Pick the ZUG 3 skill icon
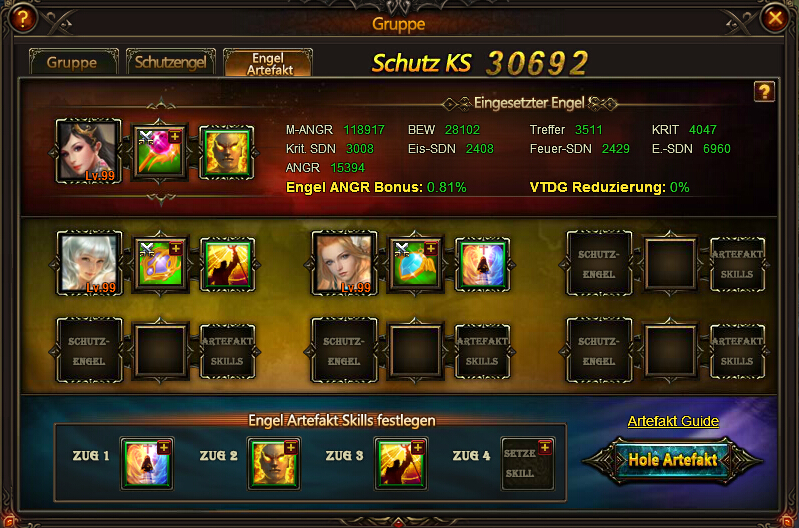799x528 pixels. pos(400,464)
